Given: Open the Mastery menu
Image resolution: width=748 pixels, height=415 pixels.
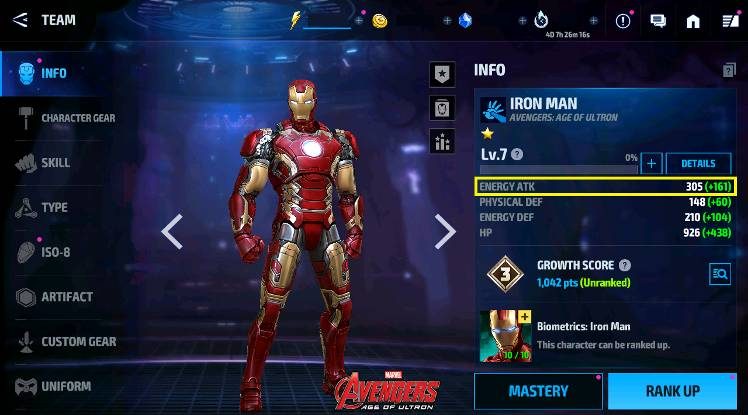Looking at the screenshot, I should [x=537, y=391].
